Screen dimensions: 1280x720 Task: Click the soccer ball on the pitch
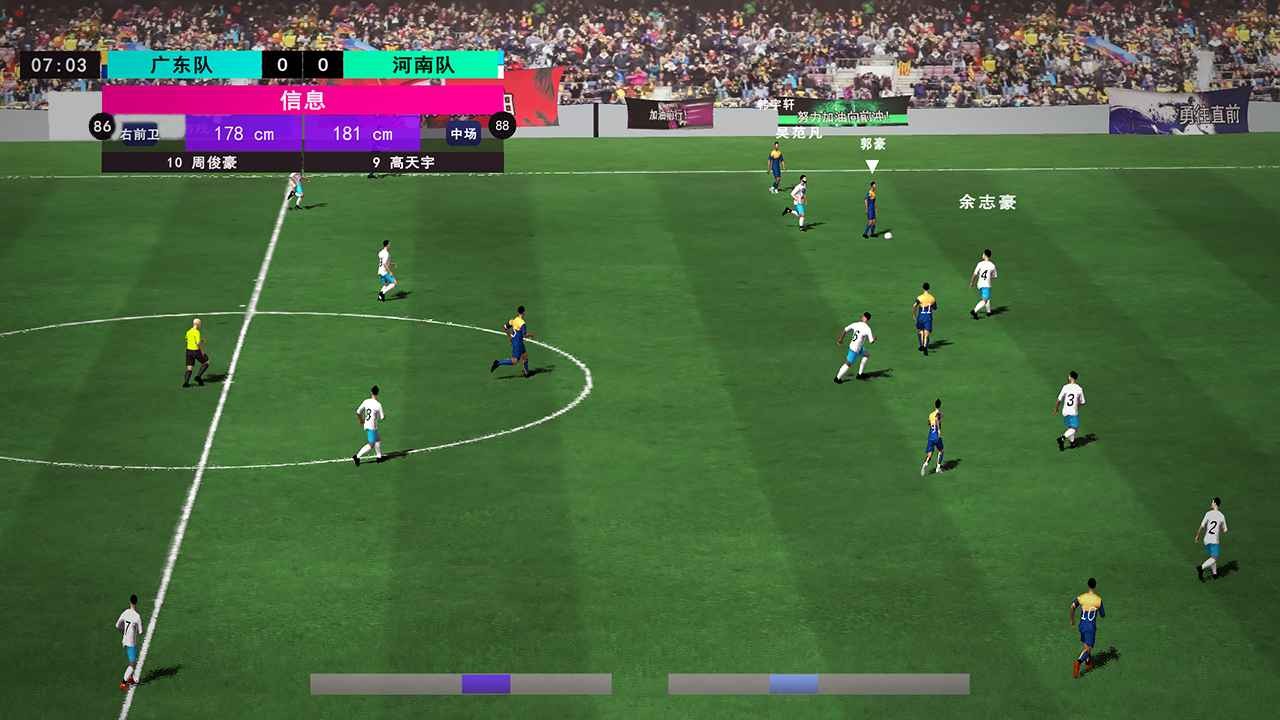tap(888, 238)
